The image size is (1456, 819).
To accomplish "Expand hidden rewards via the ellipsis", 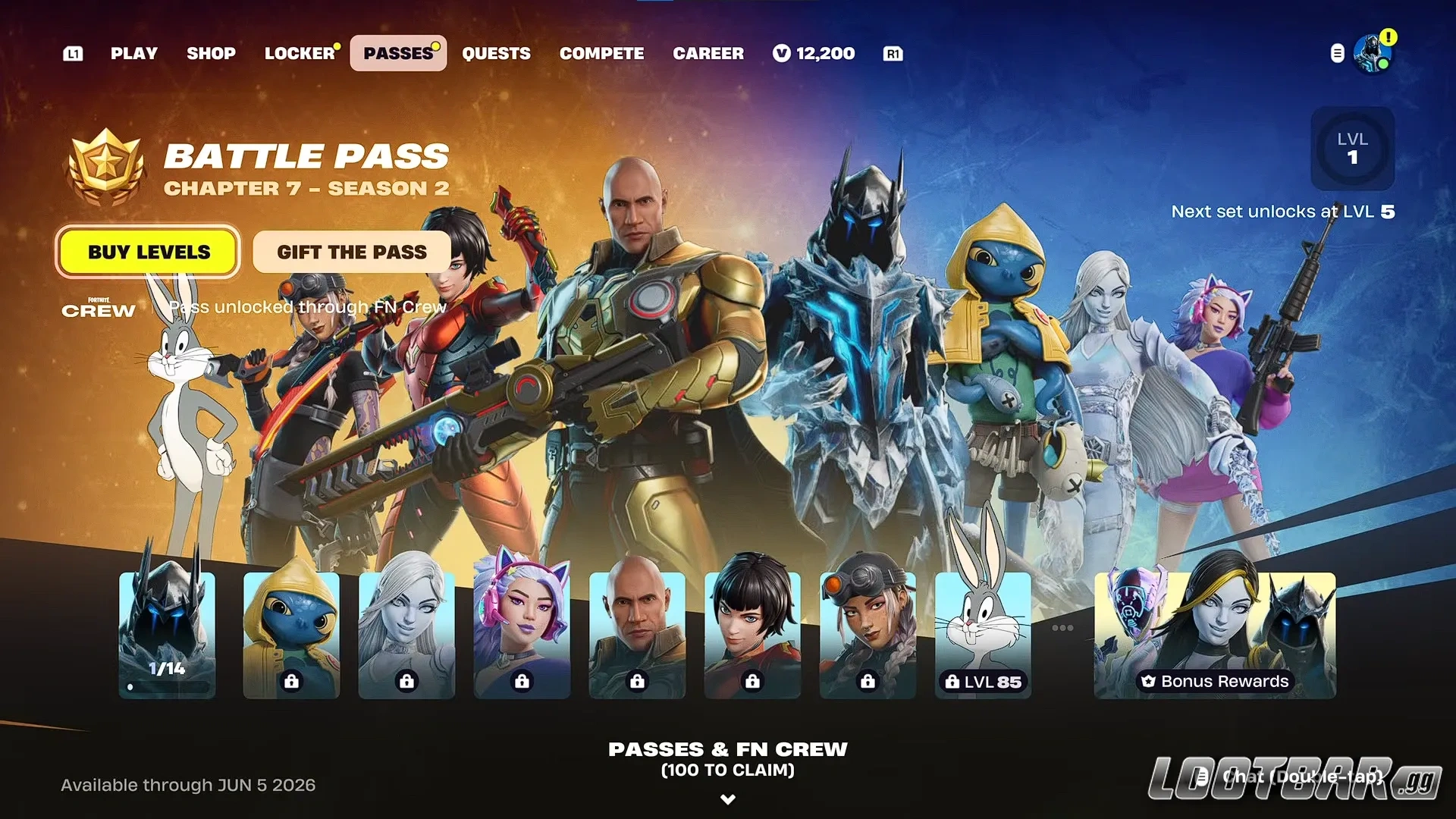I will click(1062, 627).
